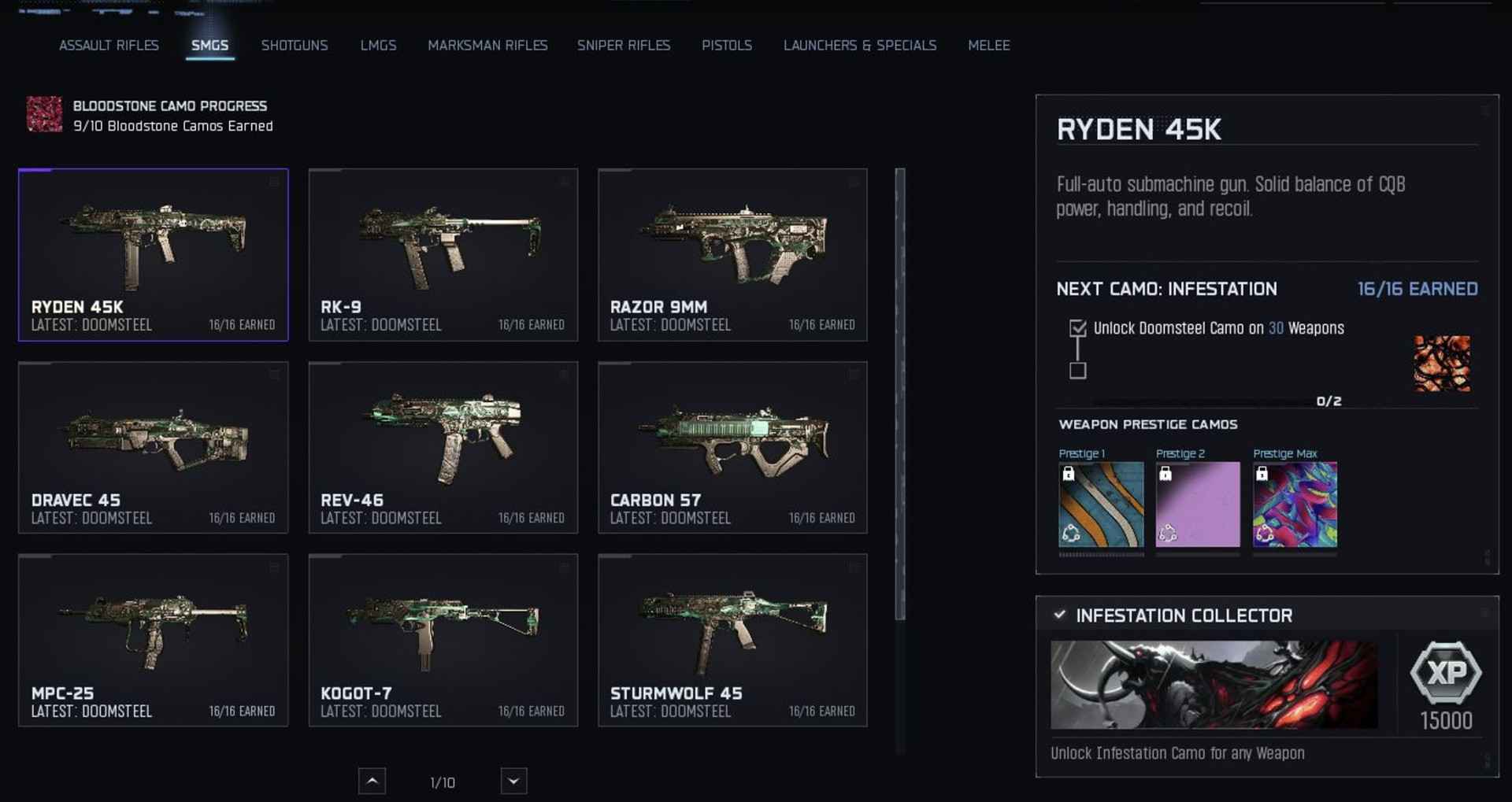Viewport: 1512px width, 802px height.
Task: Open the Pistols tab
Action: (727, 46)
